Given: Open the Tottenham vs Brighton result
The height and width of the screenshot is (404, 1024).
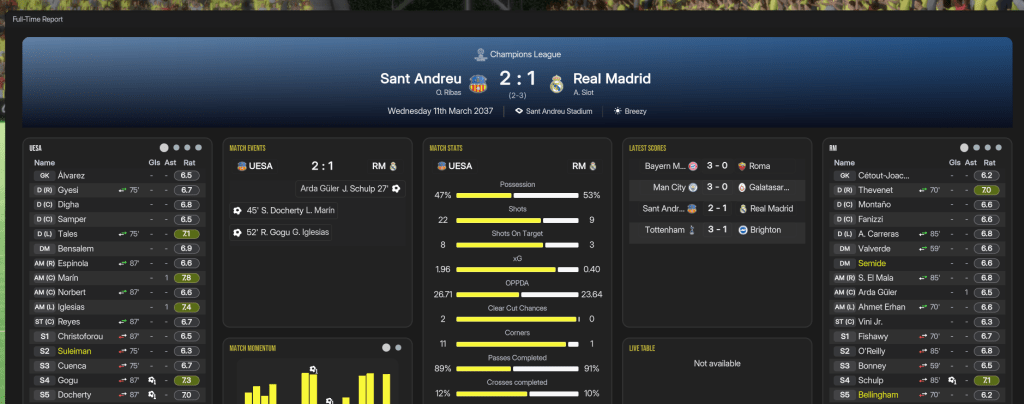Looking at the screenshot, I should 714,230.
